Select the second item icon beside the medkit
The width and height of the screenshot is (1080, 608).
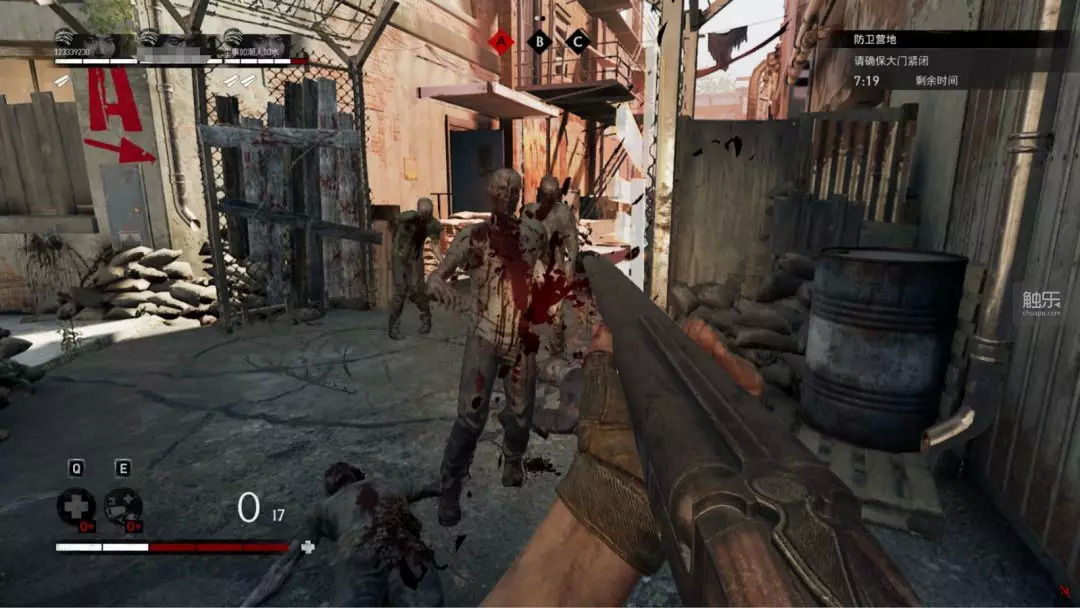[x=123, y=506]
